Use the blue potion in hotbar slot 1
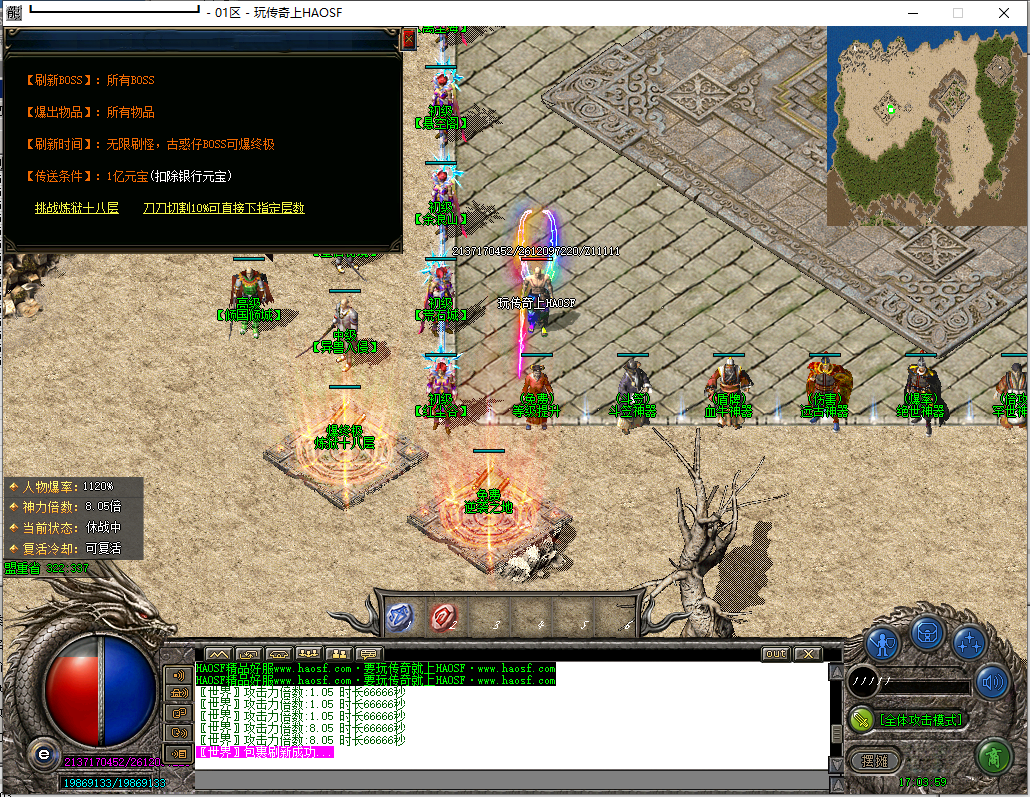1030x797 pixels. [x=399, y=618]
